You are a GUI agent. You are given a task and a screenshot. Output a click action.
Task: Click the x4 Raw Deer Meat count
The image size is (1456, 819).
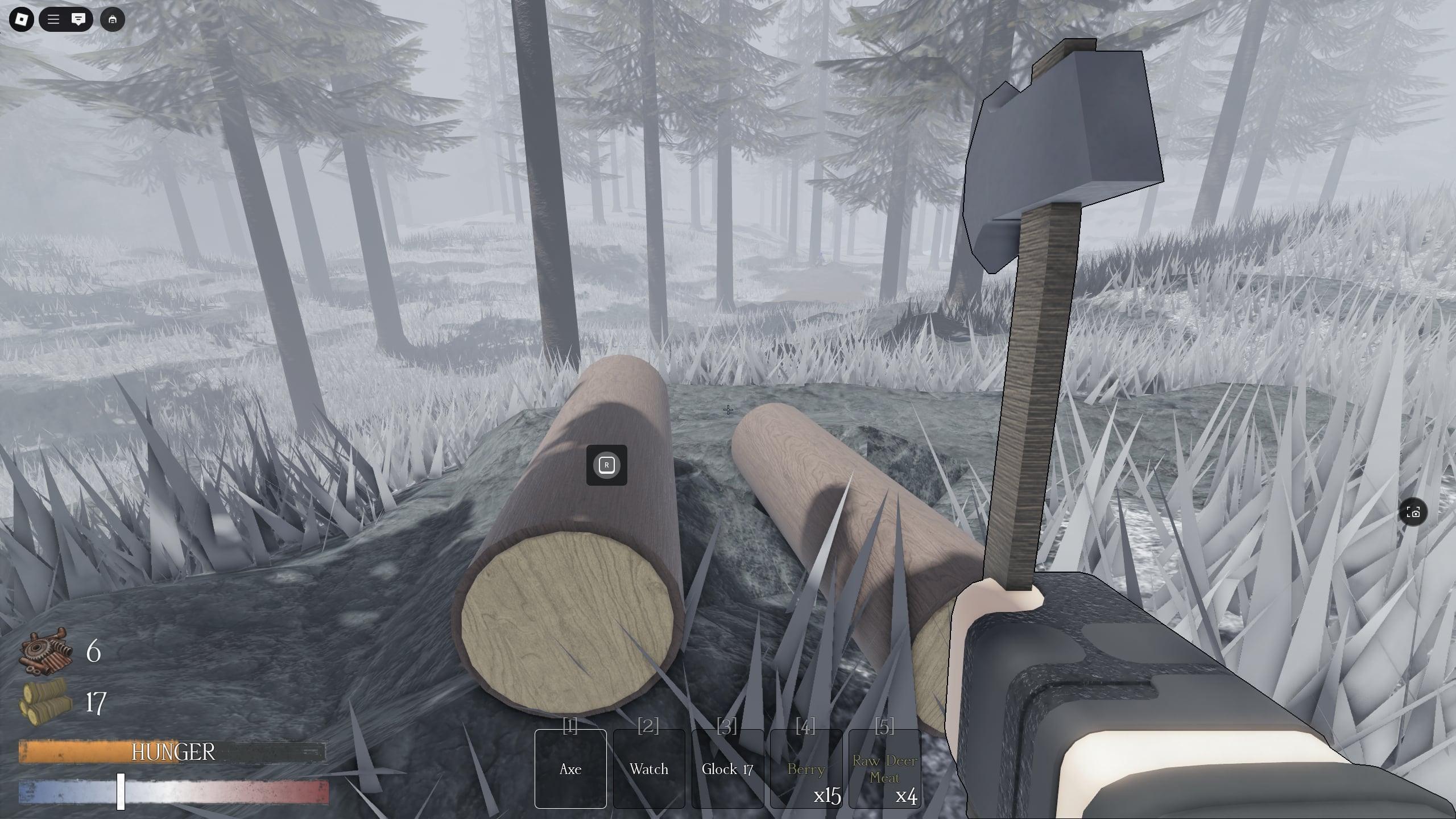click(x=905, y=797)
